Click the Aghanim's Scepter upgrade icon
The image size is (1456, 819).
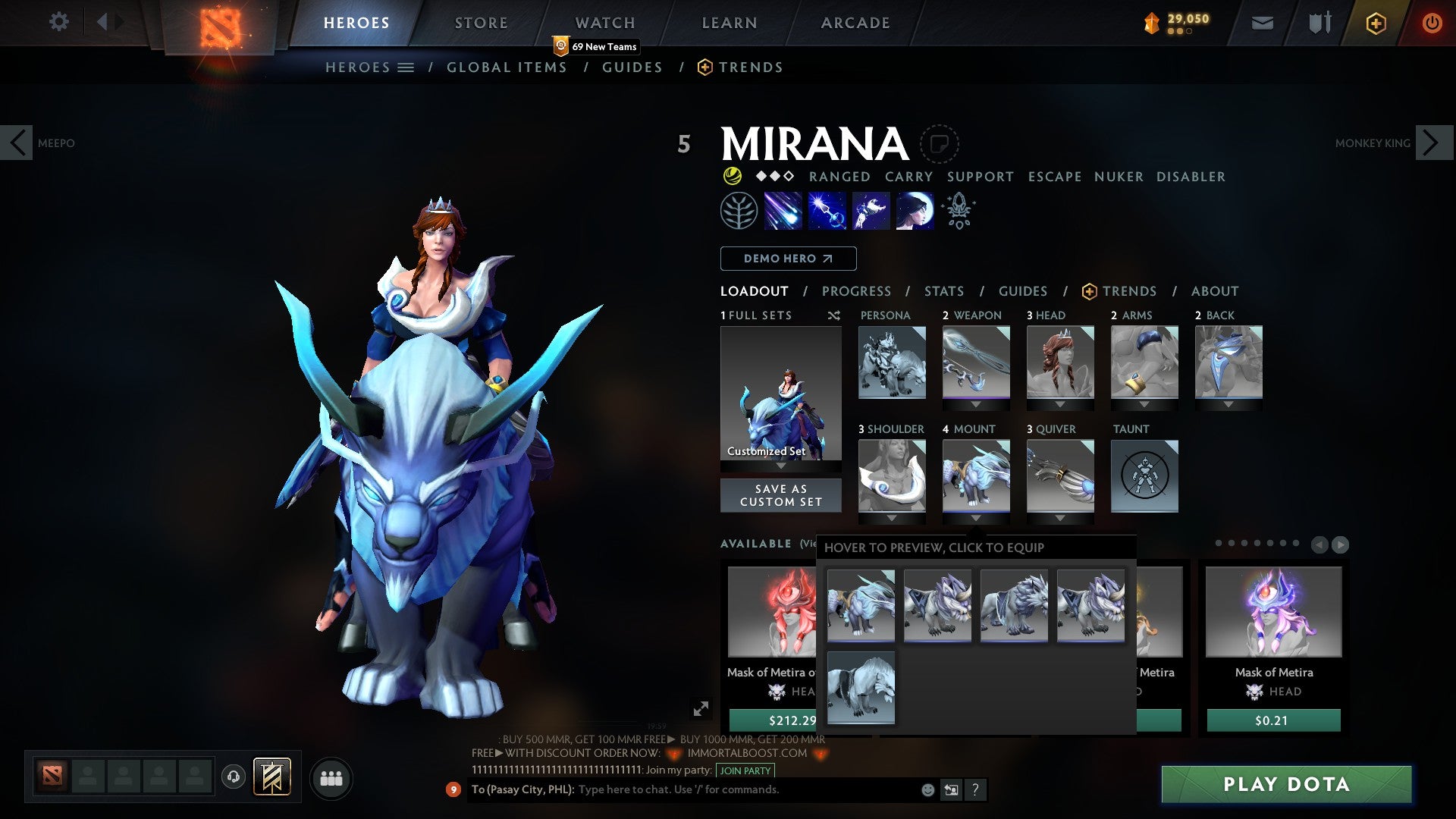[x=958, y=210]
